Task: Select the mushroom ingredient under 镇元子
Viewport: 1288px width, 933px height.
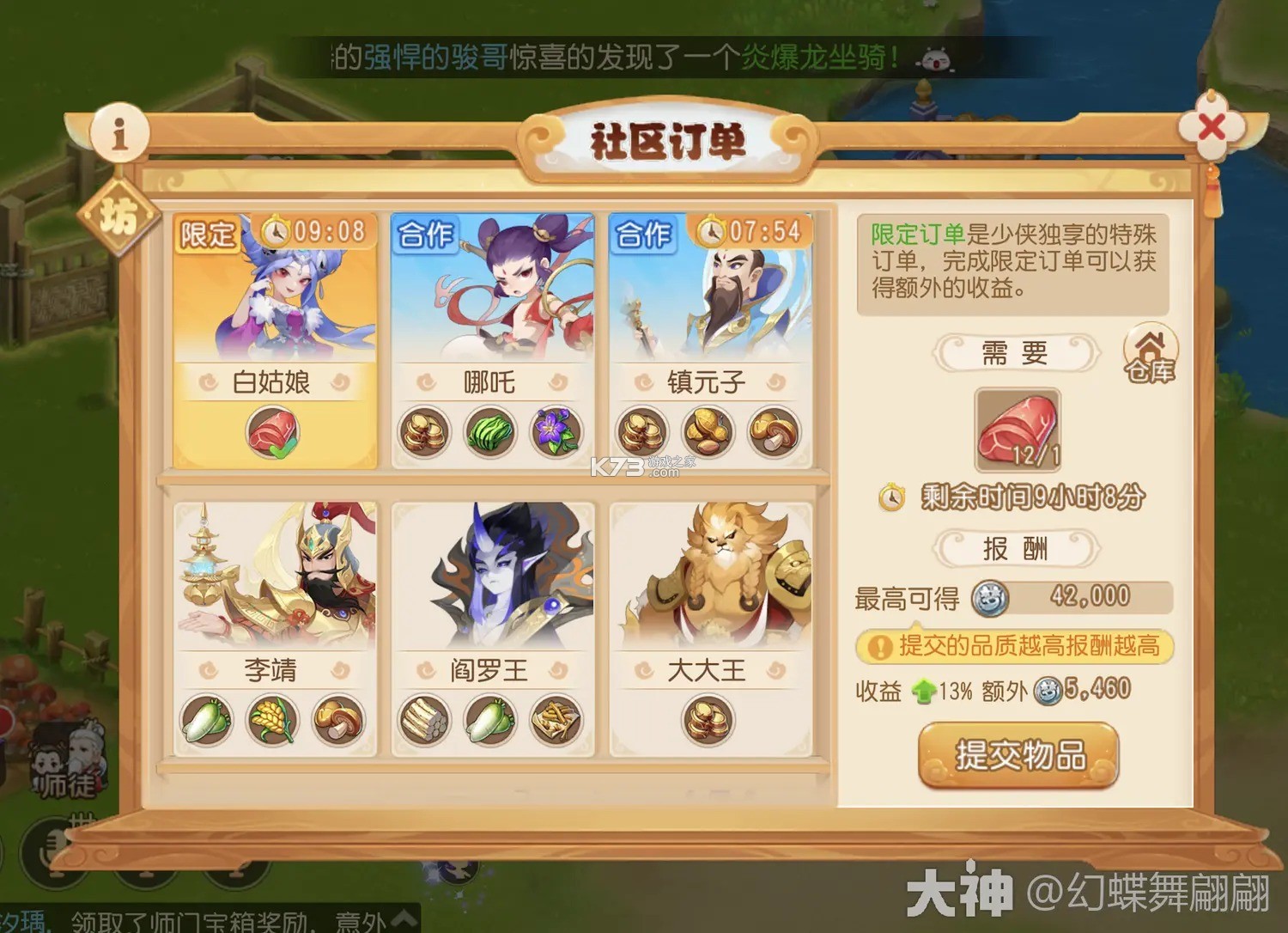Action: [772, 434]
